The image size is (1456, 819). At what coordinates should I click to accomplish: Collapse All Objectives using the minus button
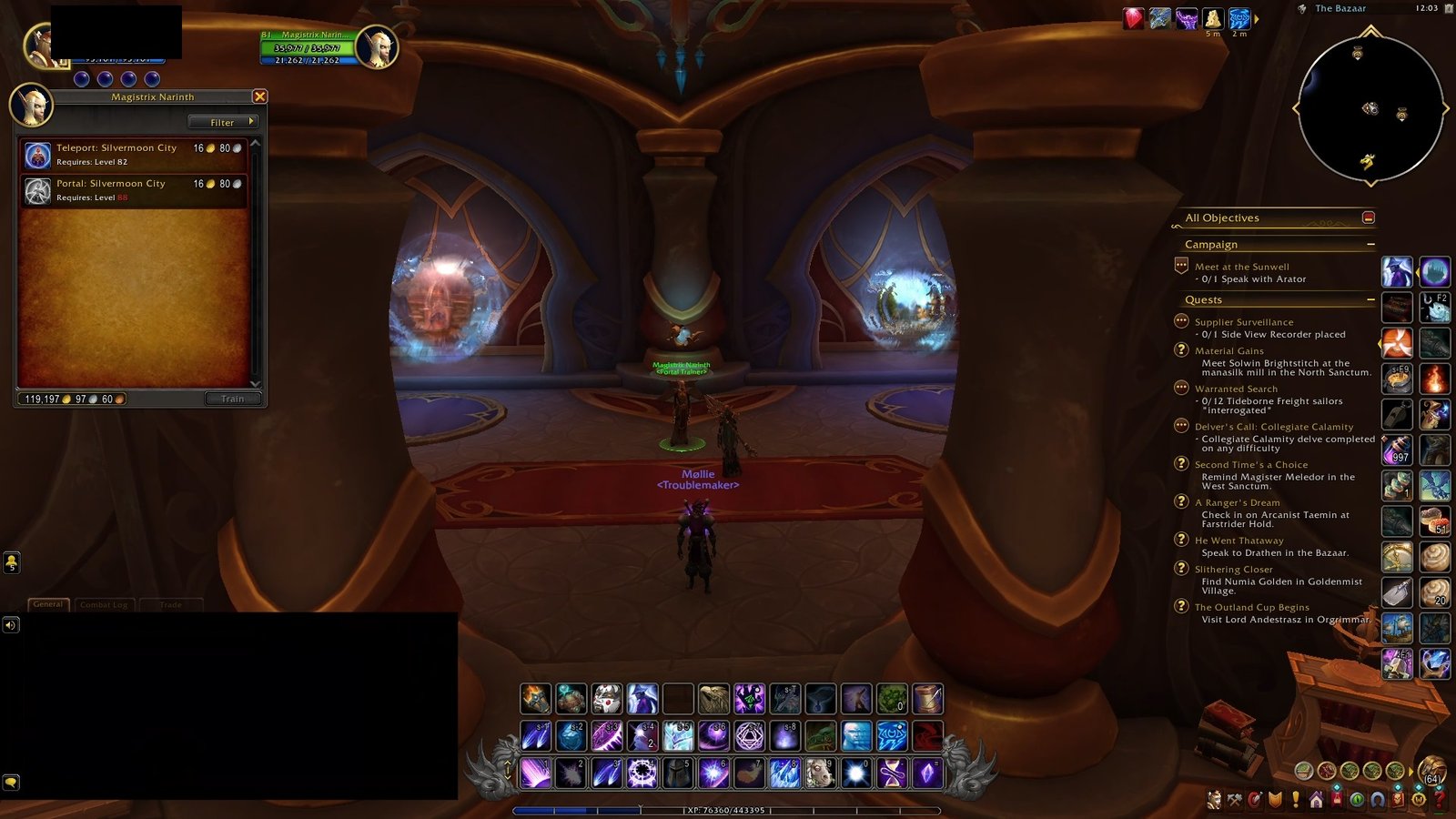click(x=1370, y=217)
